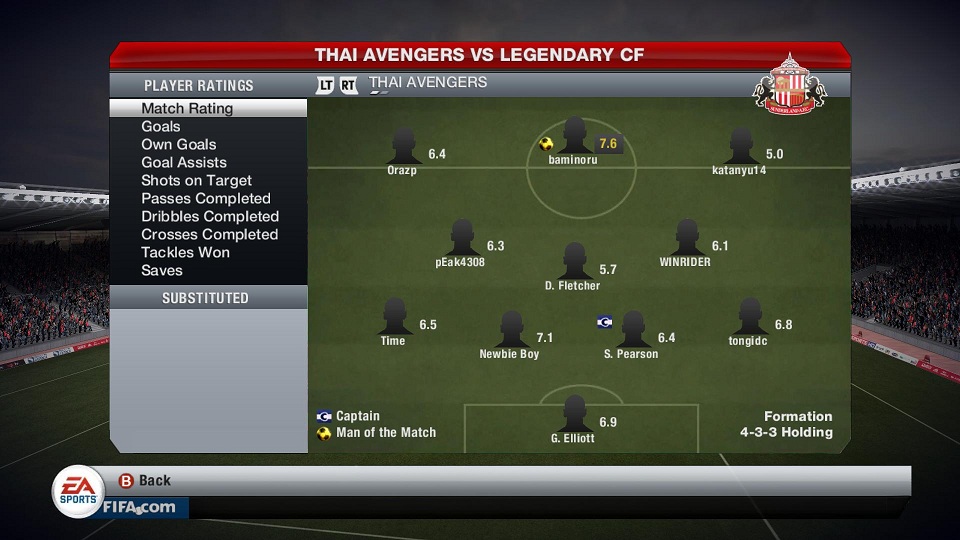Choose Goals in player ratings list
Image resolution: width=960 pixels, height=540 pixels.
click(161, 126)
